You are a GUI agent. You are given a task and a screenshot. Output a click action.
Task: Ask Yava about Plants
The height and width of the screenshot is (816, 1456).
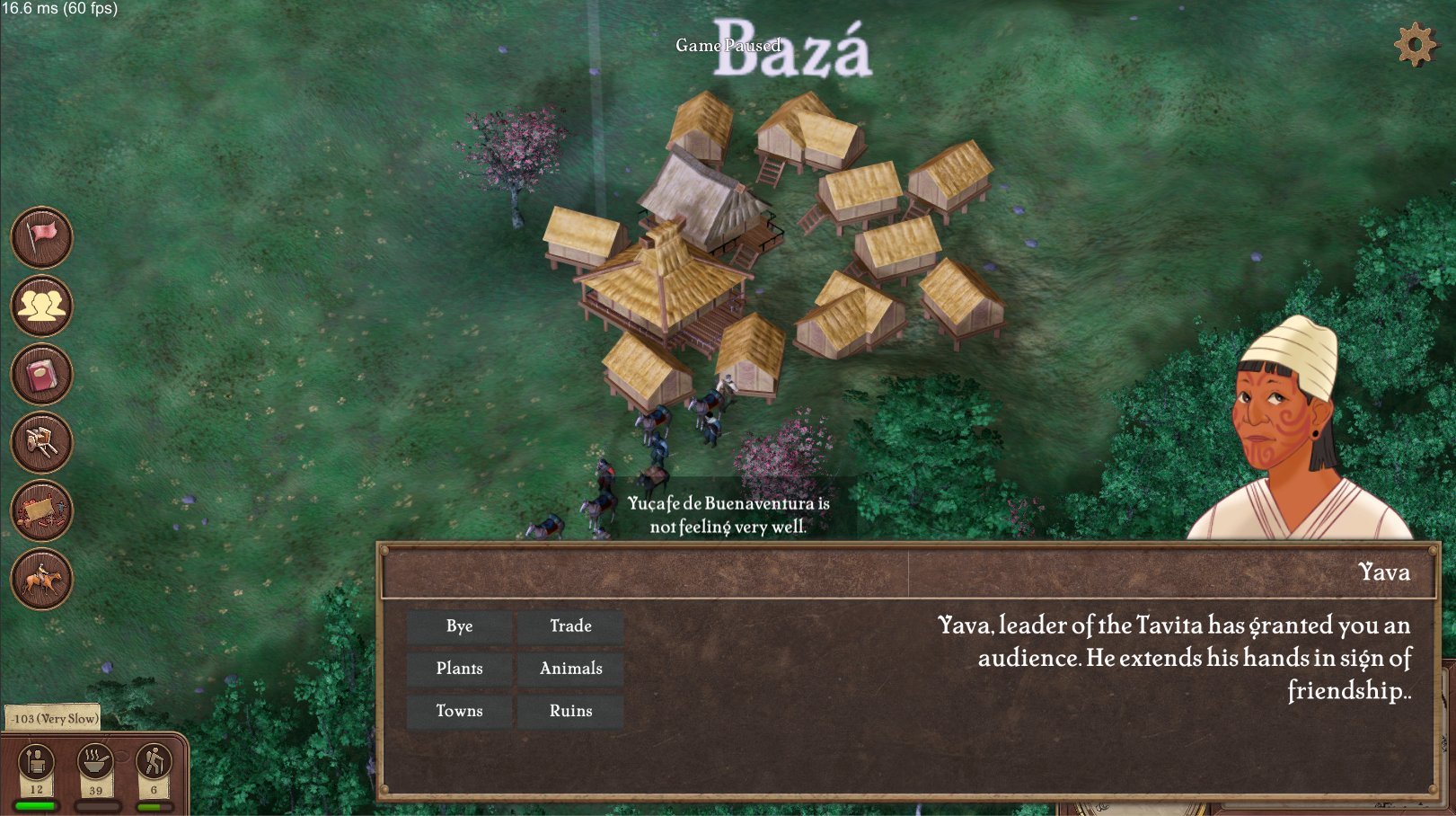click(459, 669)
